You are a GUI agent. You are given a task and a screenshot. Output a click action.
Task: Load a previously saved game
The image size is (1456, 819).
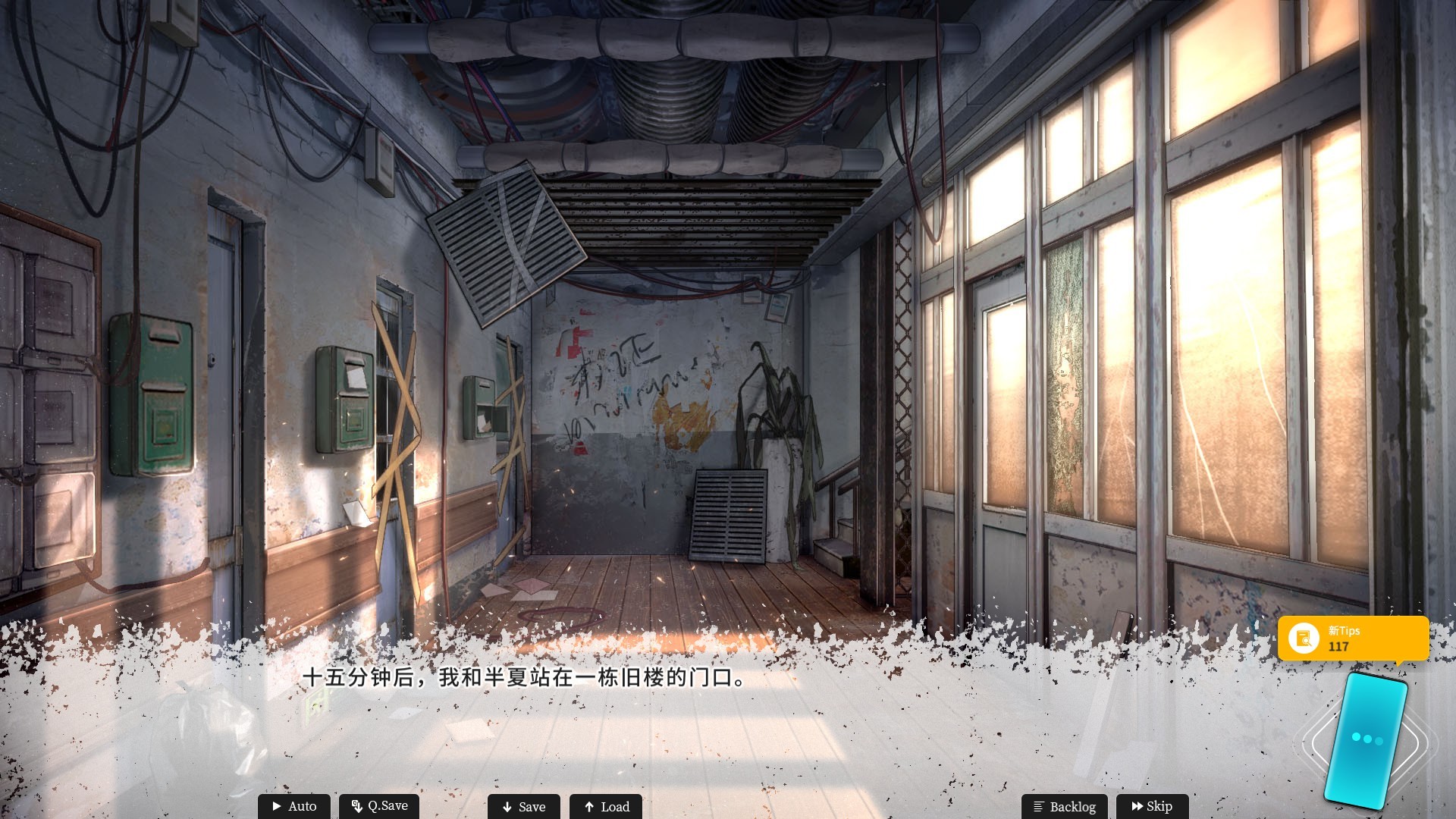(x=605, y=806)
